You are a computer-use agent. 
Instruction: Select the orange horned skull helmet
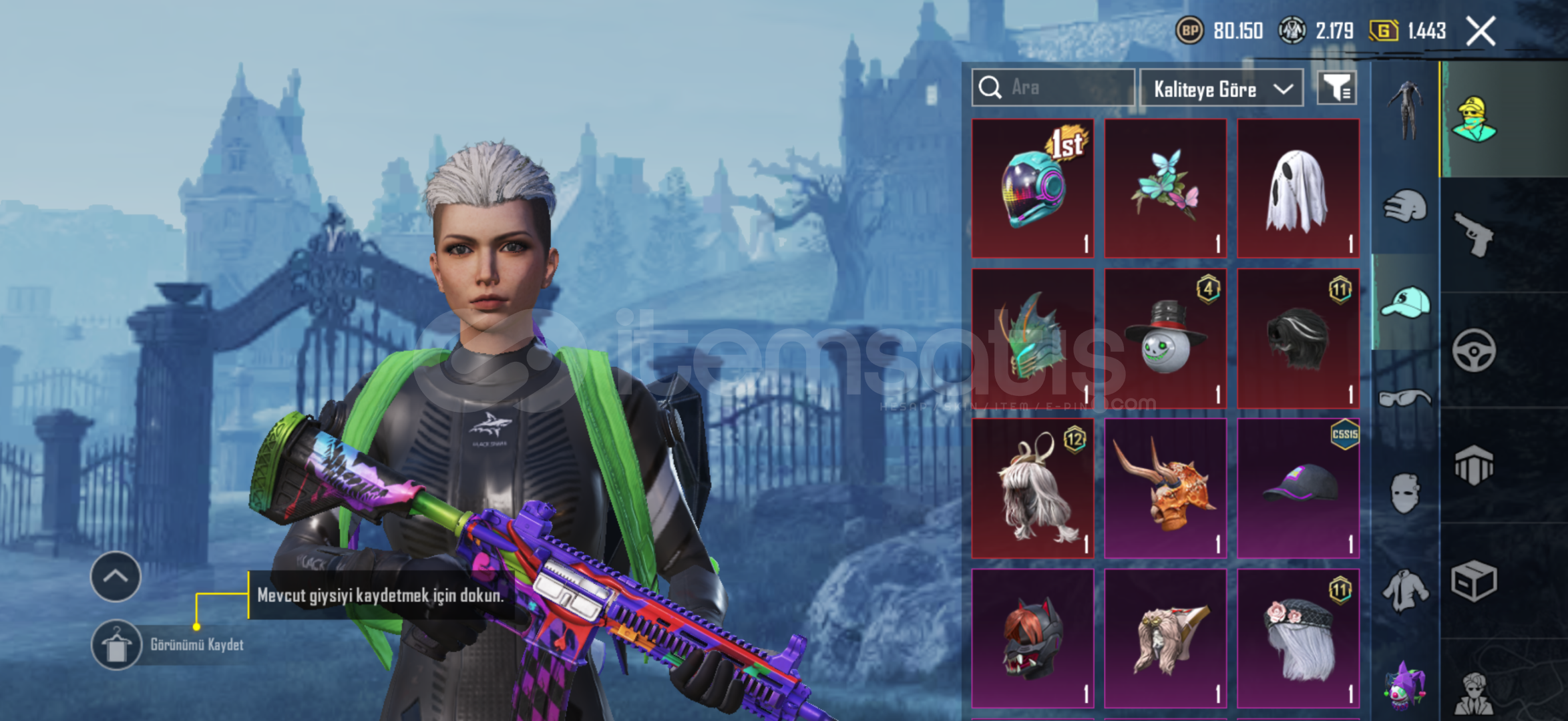coord(1165,488)
